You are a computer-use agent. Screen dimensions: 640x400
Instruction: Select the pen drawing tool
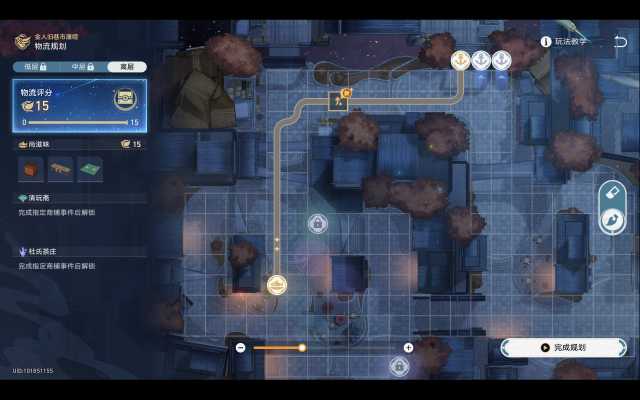[611, 220]
